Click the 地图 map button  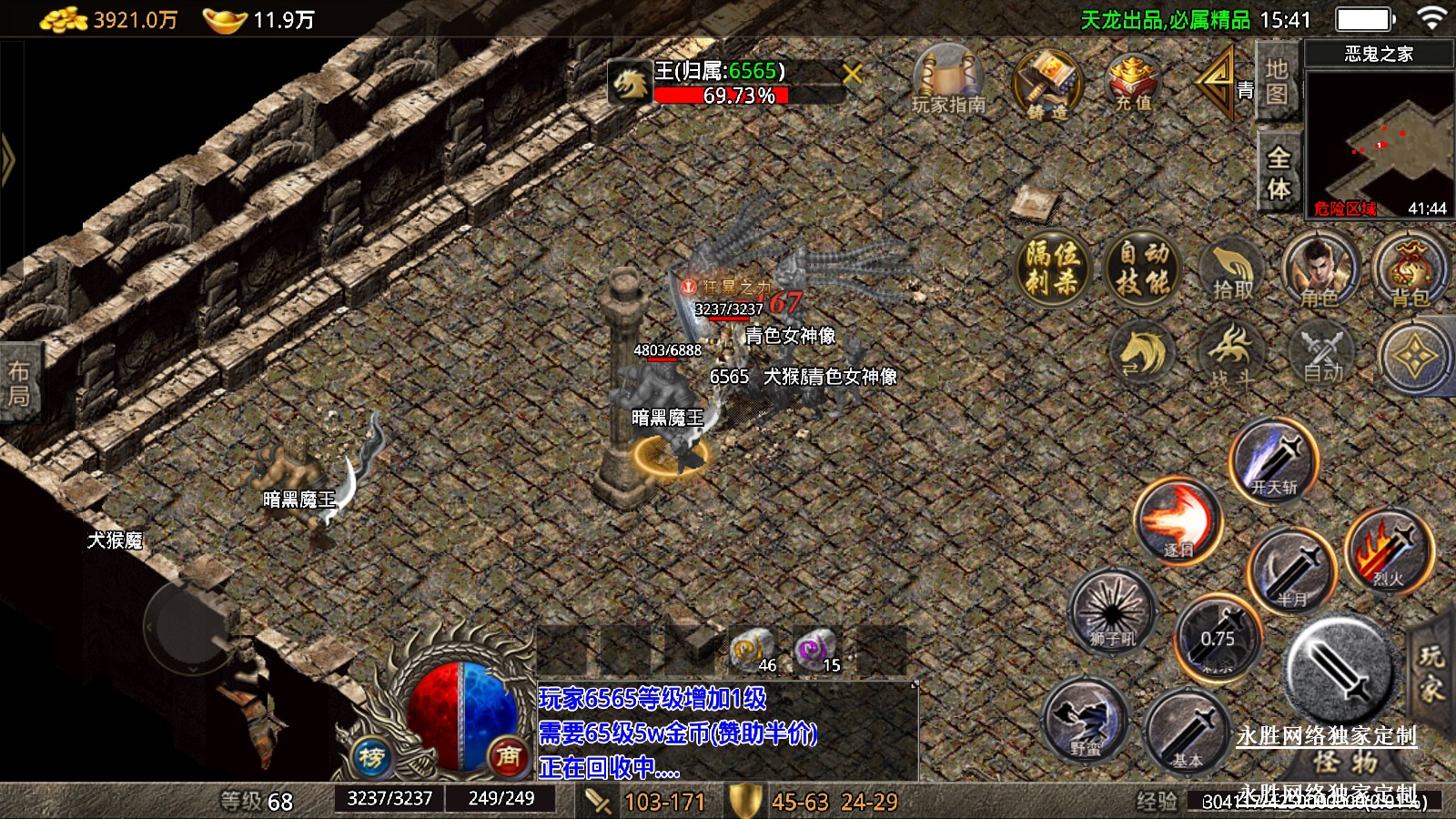coord(1276,82)
